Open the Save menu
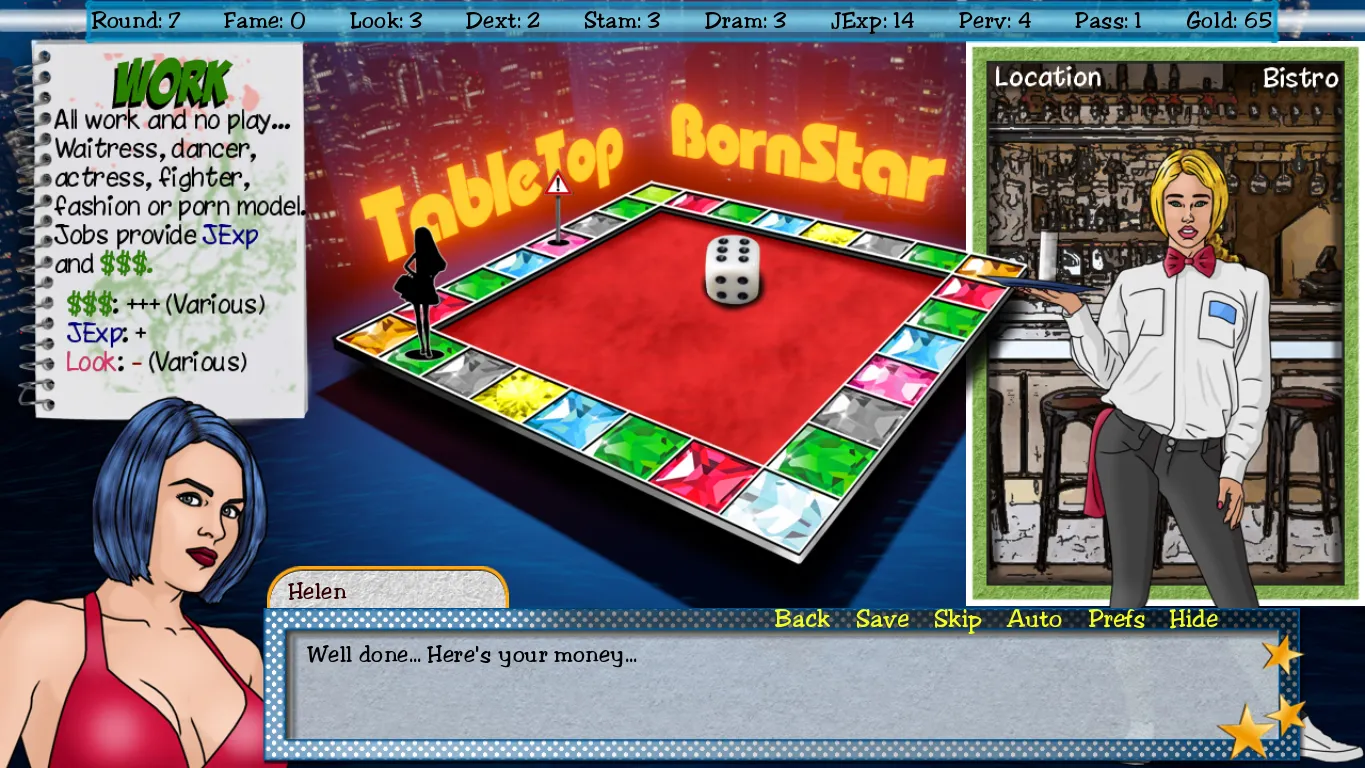The width and height of the screenshot is (1365, 768). coord(882,619)
